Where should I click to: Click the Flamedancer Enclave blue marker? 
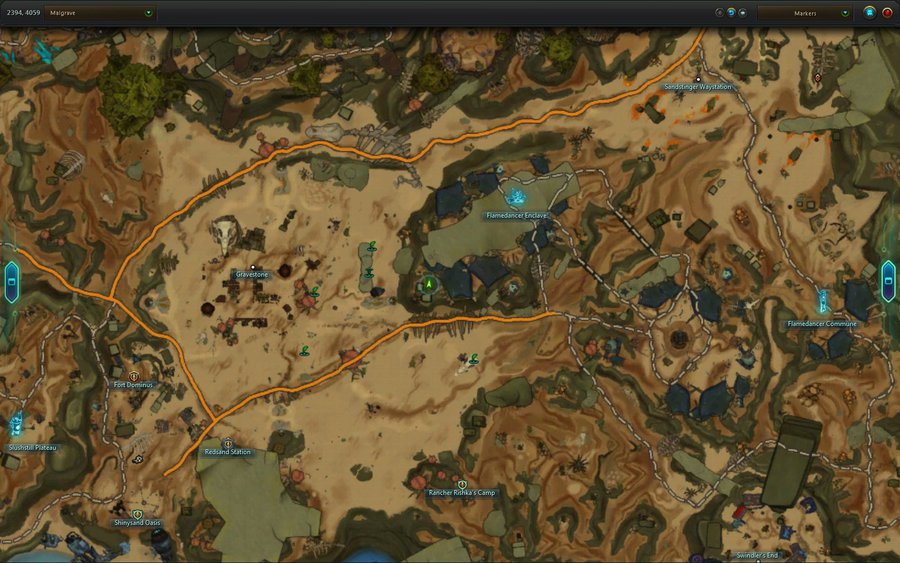pyautogui.click(x=517, y=199)
